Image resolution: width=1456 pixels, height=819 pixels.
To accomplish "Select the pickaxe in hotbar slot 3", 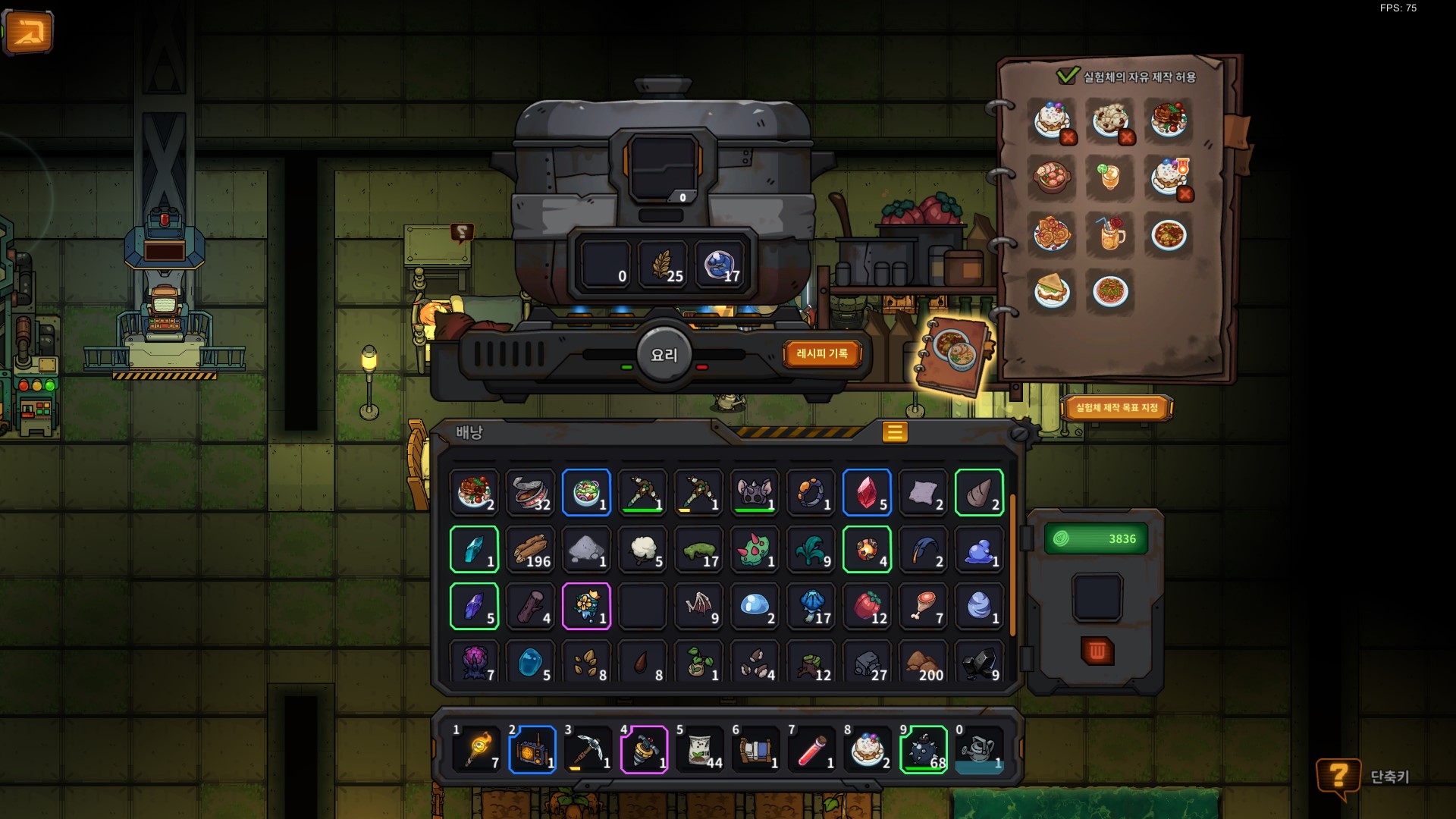I will pyautogui.click(x=588, y=749).
